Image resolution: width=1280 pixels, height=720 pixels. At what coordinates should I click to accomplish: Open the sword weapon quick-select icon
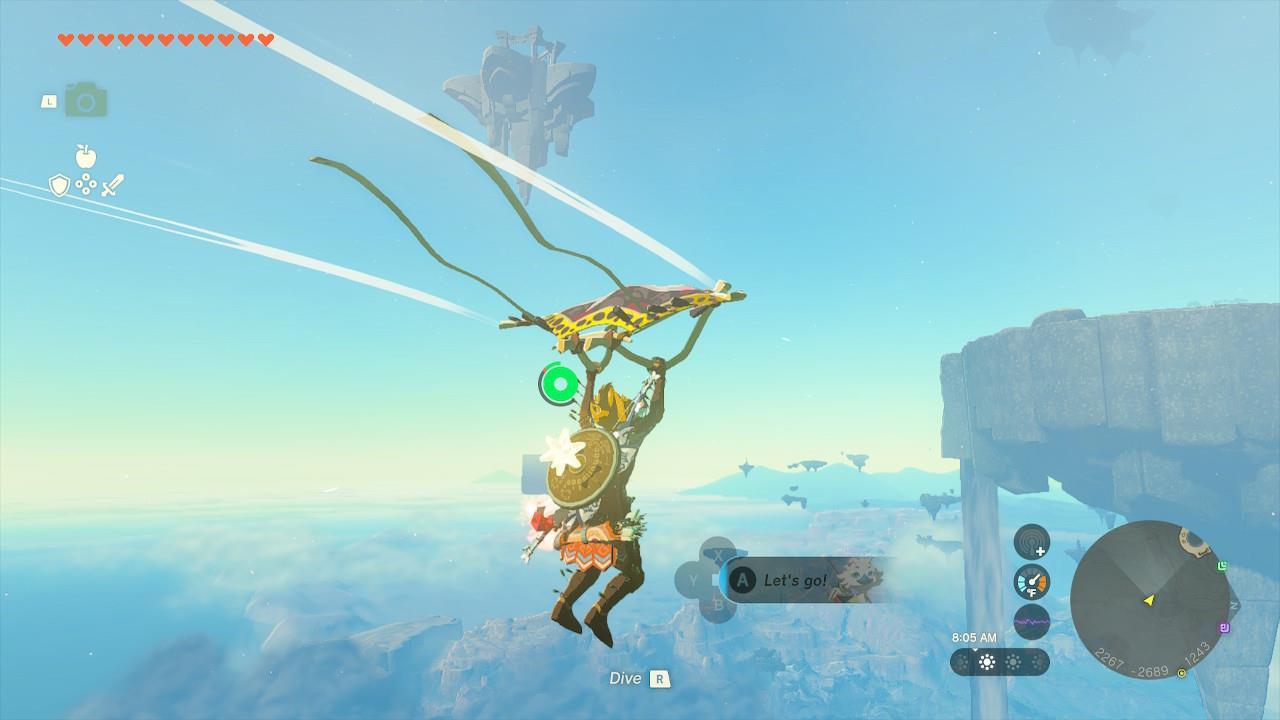coord(113,185)
